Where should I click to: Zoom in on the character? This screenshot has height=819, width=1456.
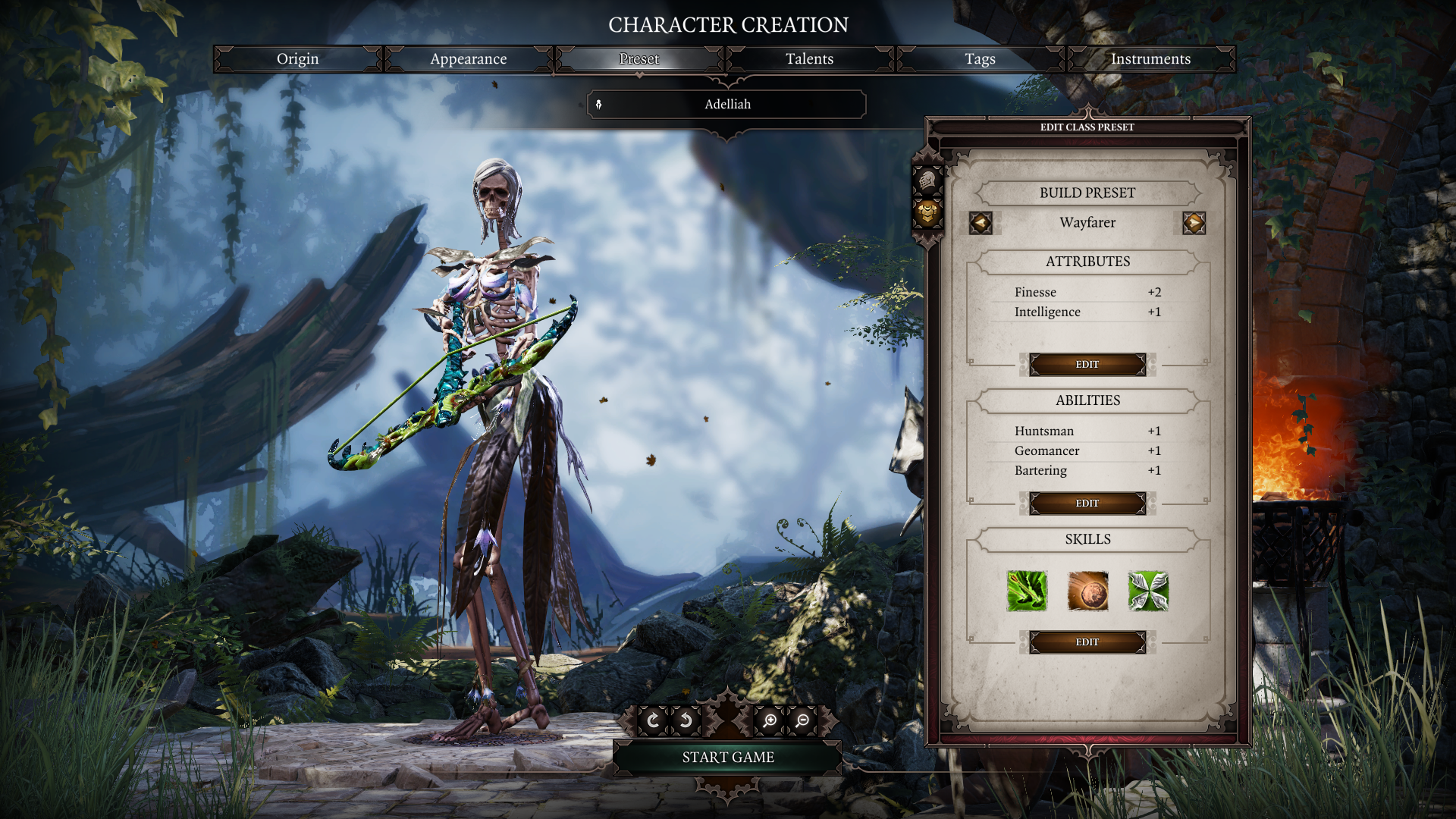(770, 720)
